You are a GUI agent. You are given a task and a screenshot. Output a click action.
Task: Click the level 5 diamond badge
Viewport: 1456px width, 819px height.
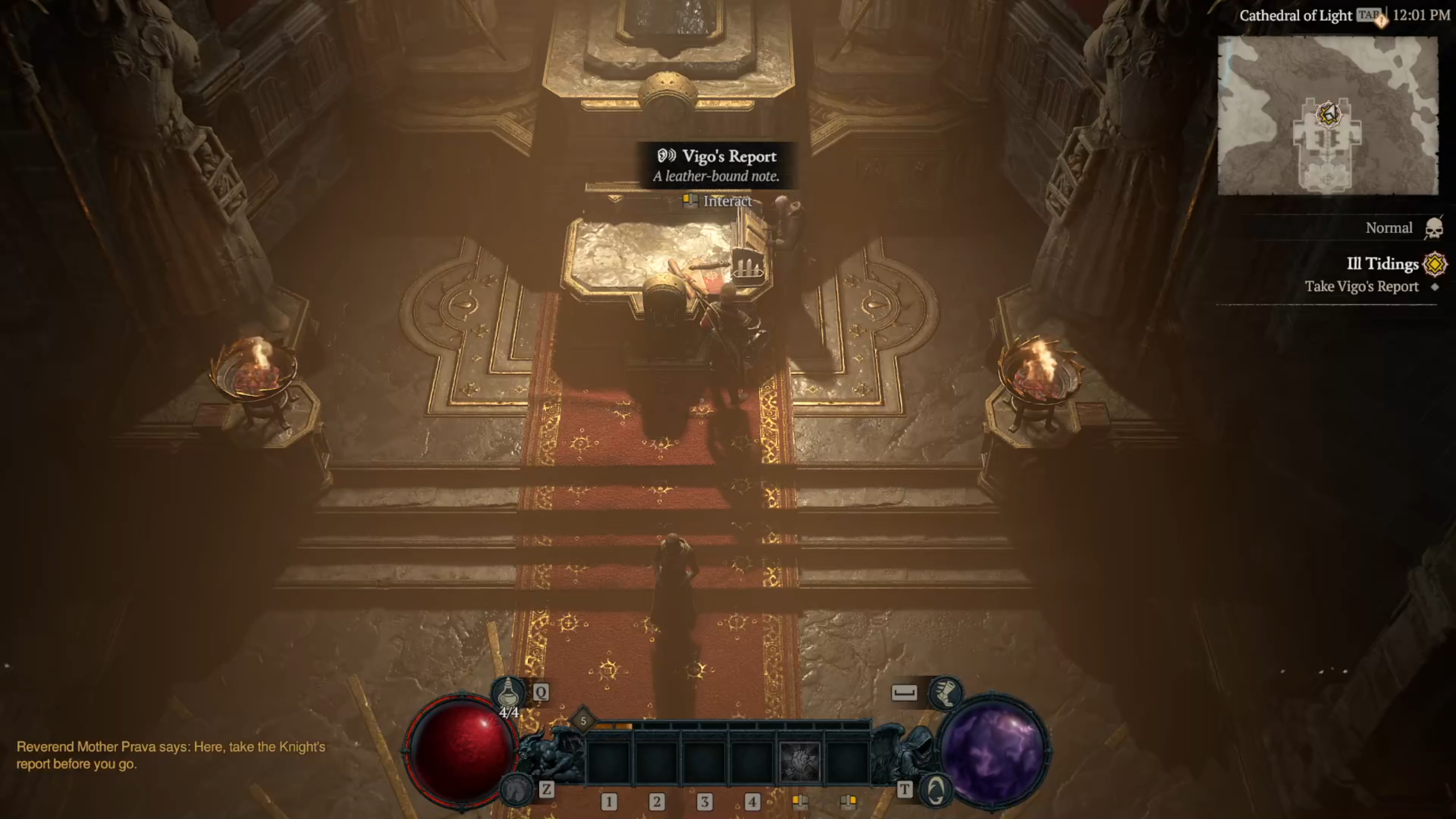click(x=583, y=721)
